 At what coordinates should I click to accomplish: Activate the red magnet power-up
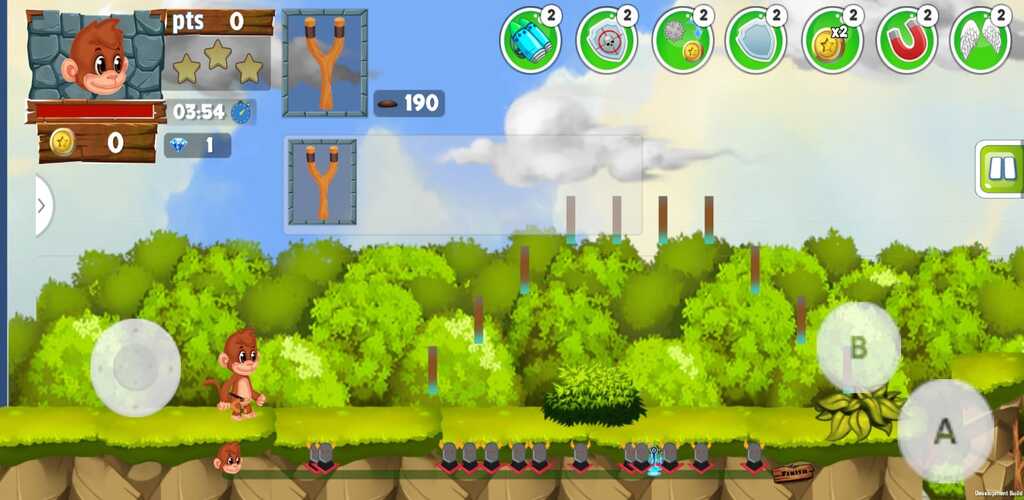click(x=906, y=41)
